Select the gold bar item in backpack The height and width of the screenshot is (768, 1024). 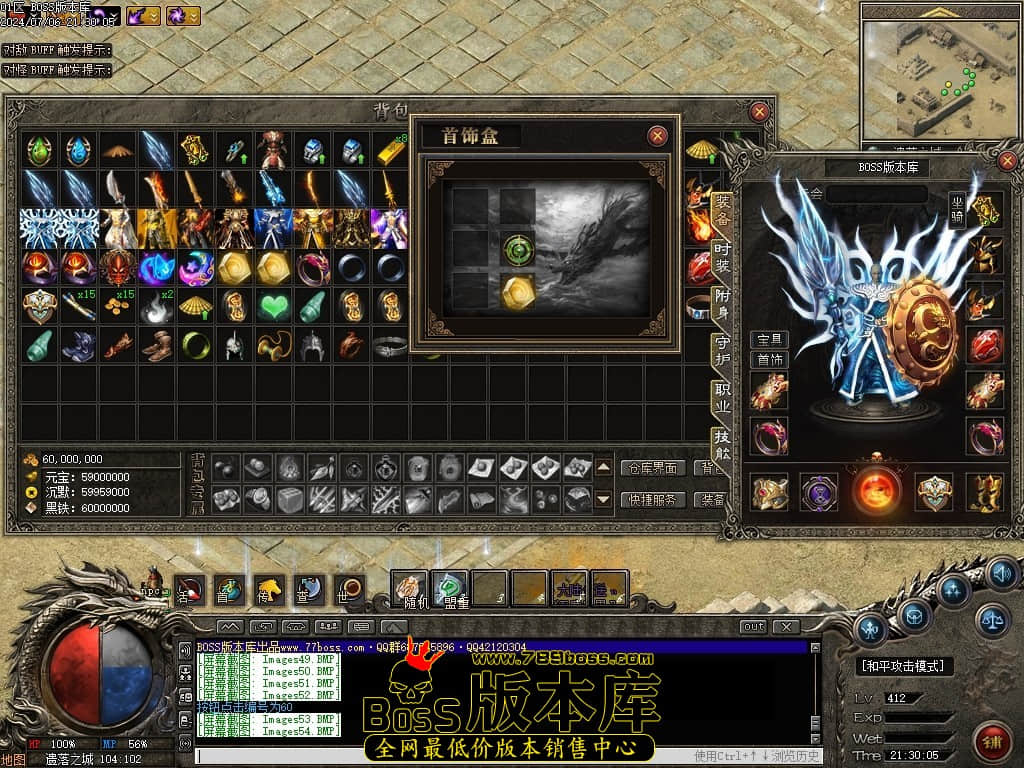click(391, 152)
